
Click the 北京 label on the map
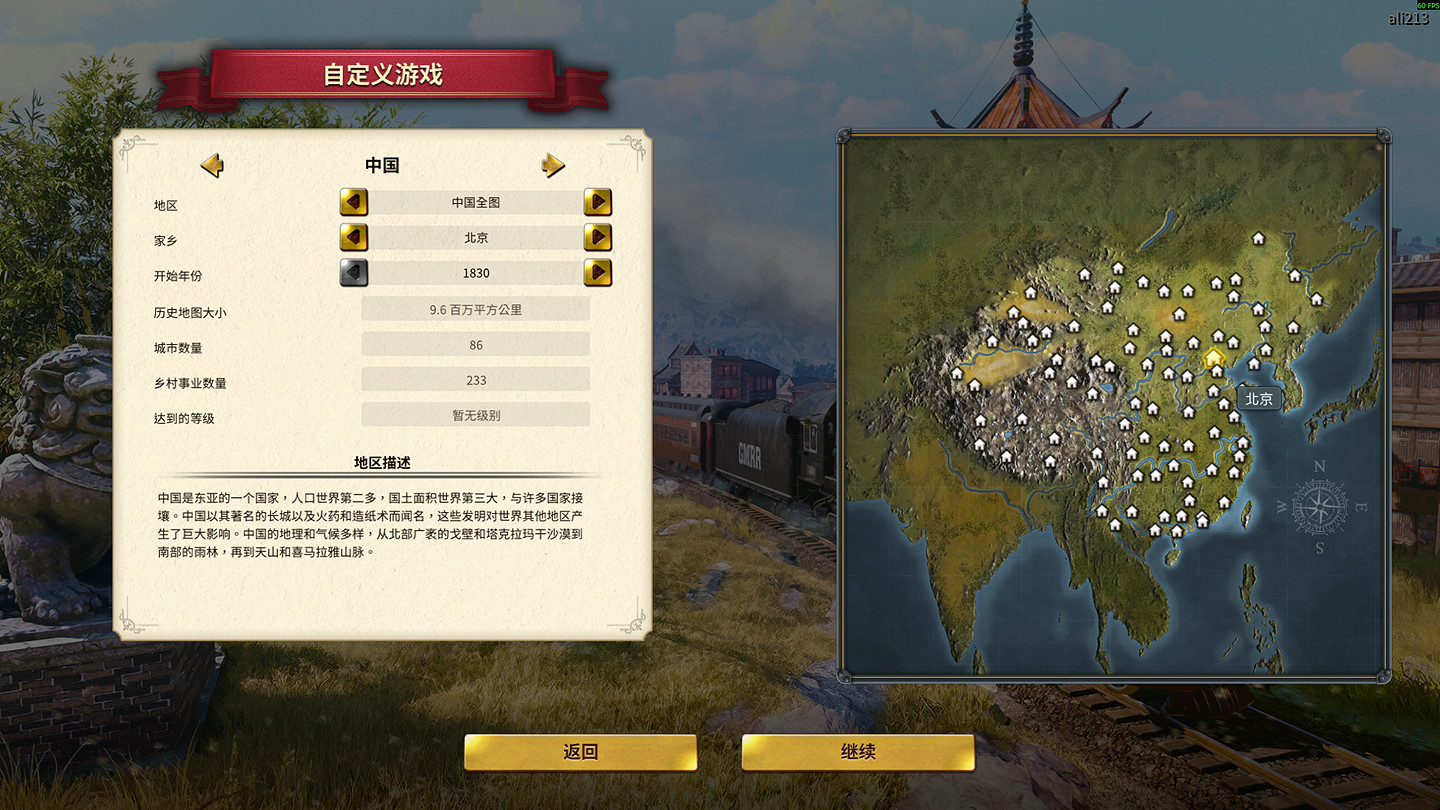click(x=1258, y=398)
